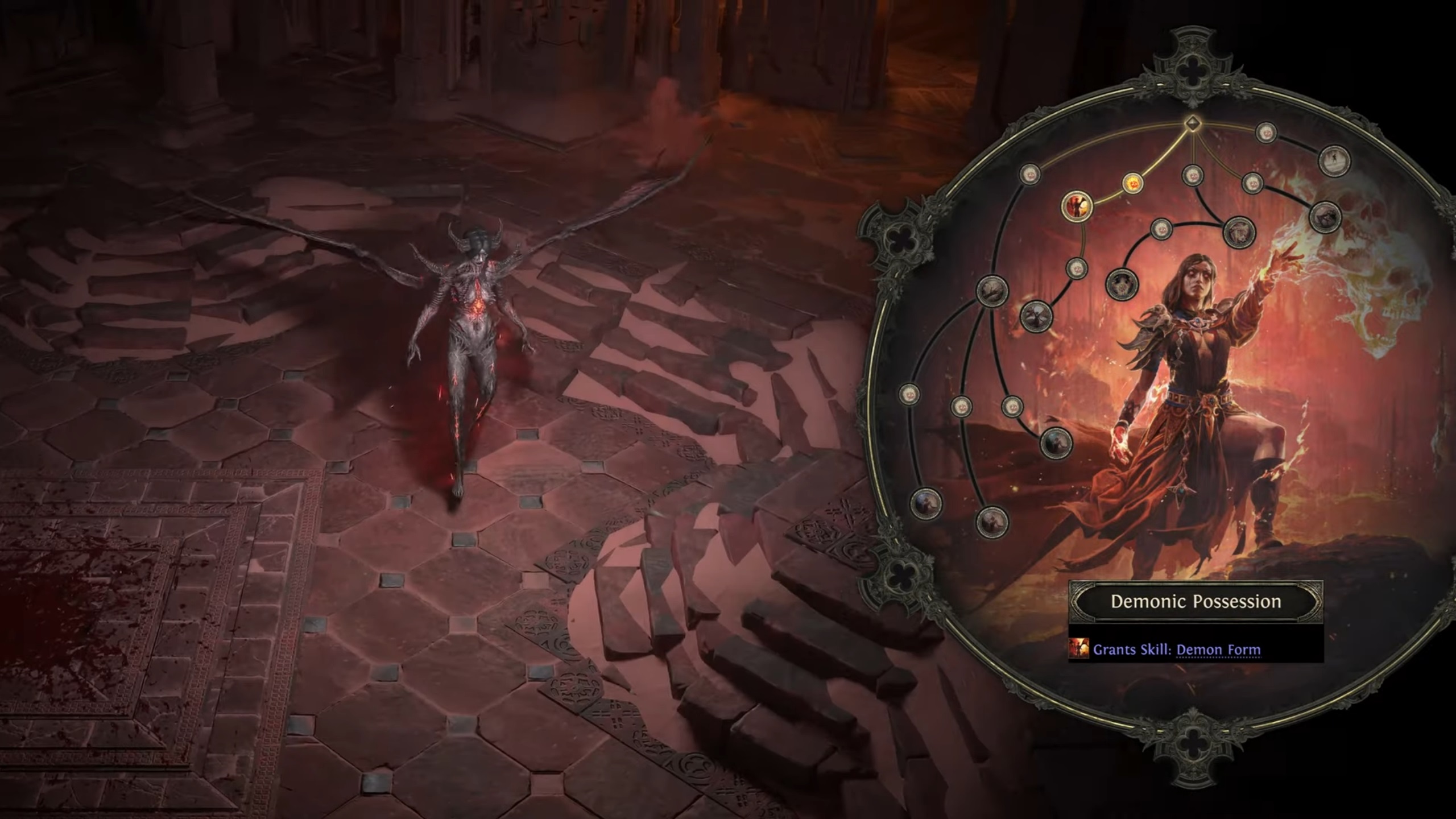Select the dark notable node near the witch's shoulder
Viewport: 1456px width, 819px height.
point(1123,284)
